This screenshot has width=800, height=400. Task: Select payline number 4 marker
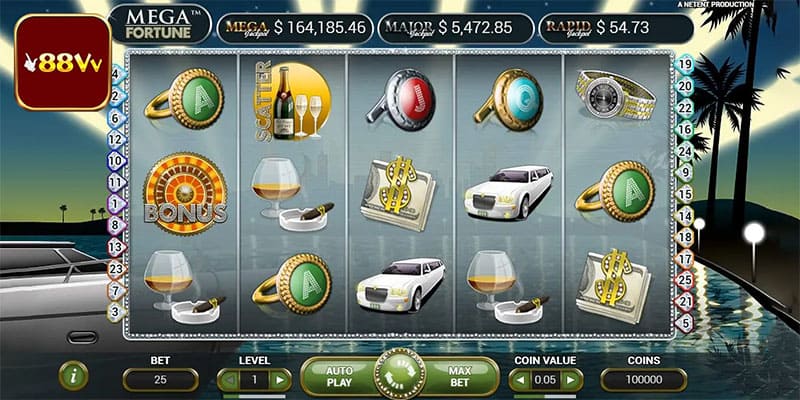[x=114, y=73]
